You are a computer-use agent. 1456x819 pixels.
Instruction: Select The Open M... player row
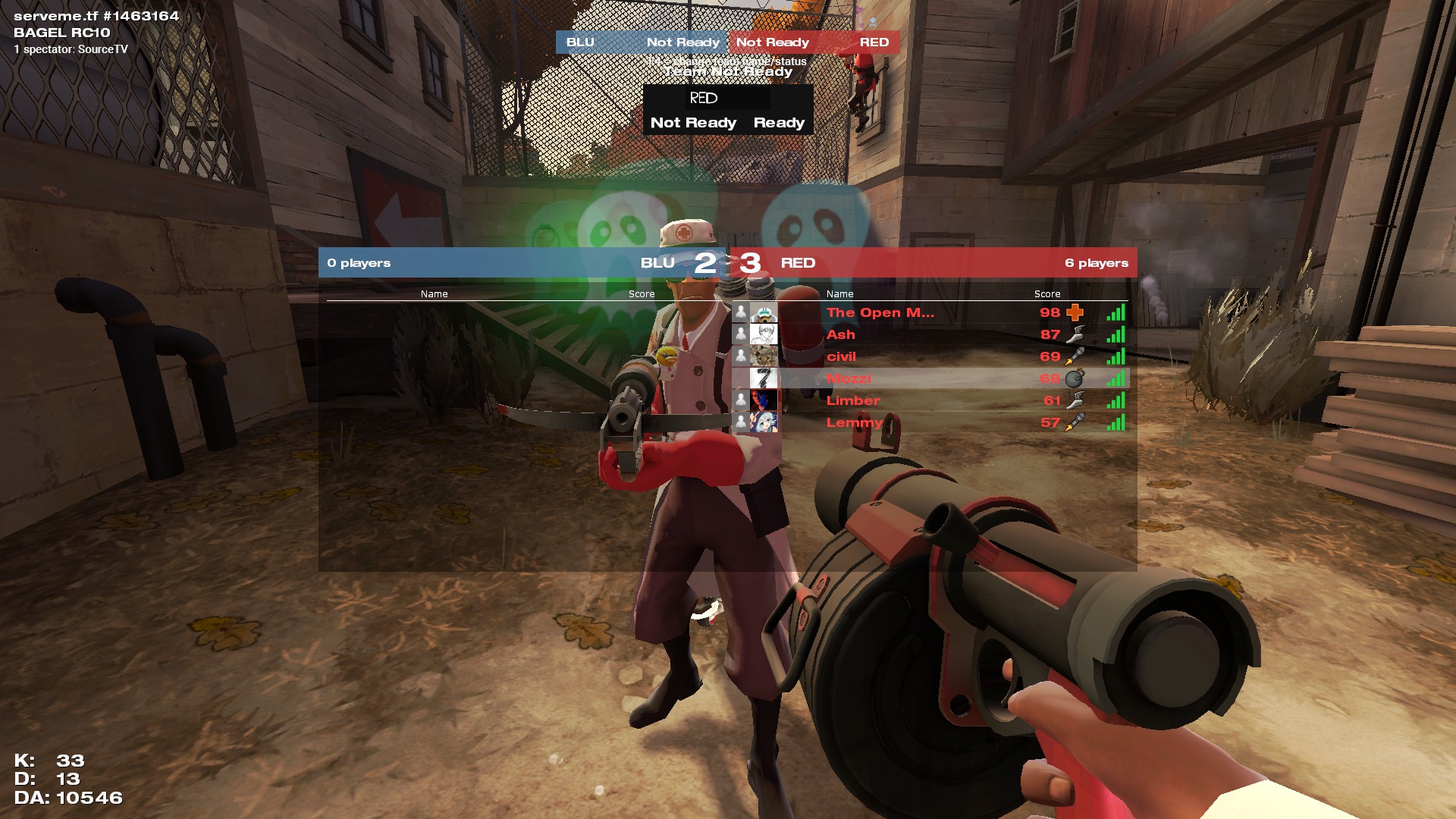coord(880,312)
